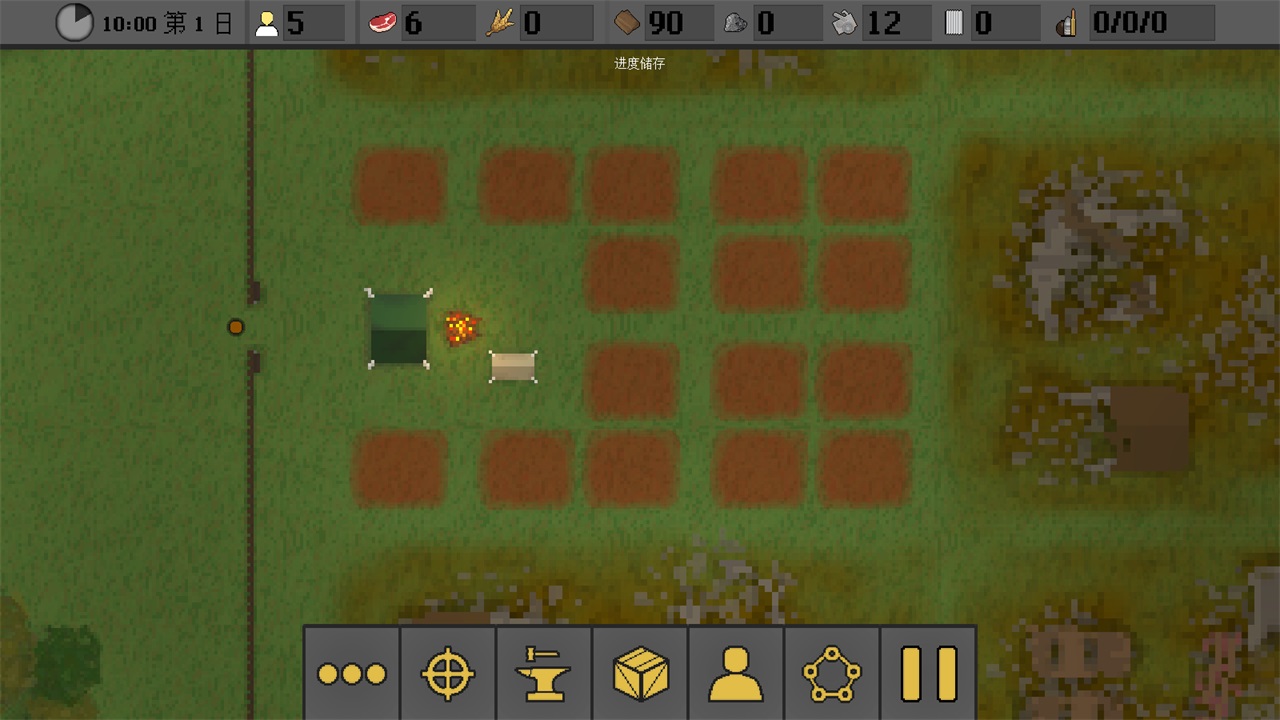Select the green tent on the map

point(397,328)
